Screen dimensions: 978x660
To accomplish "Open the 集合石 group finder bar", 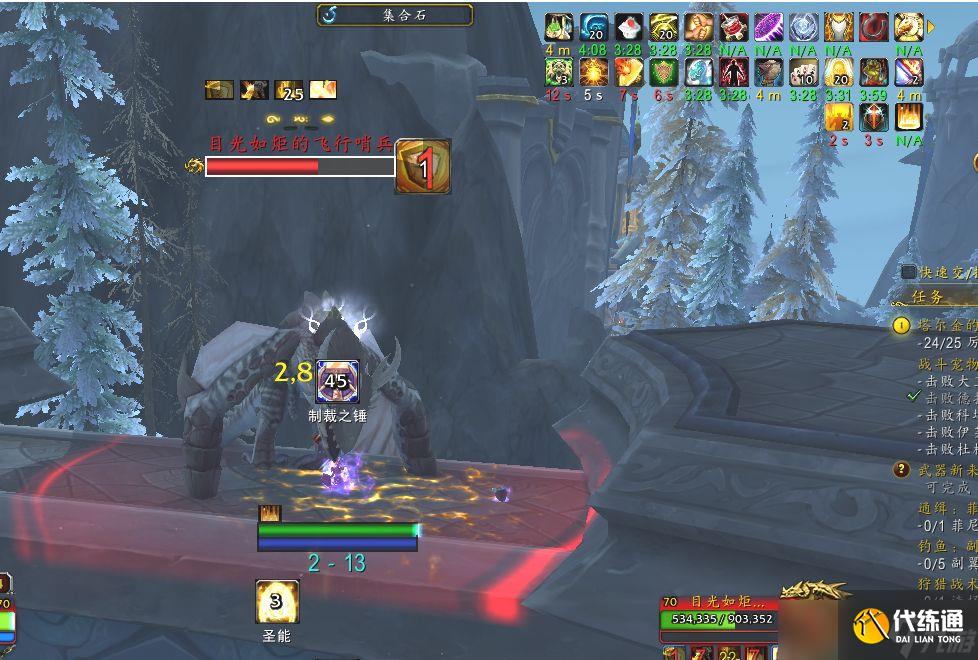I will coord(395,14).
